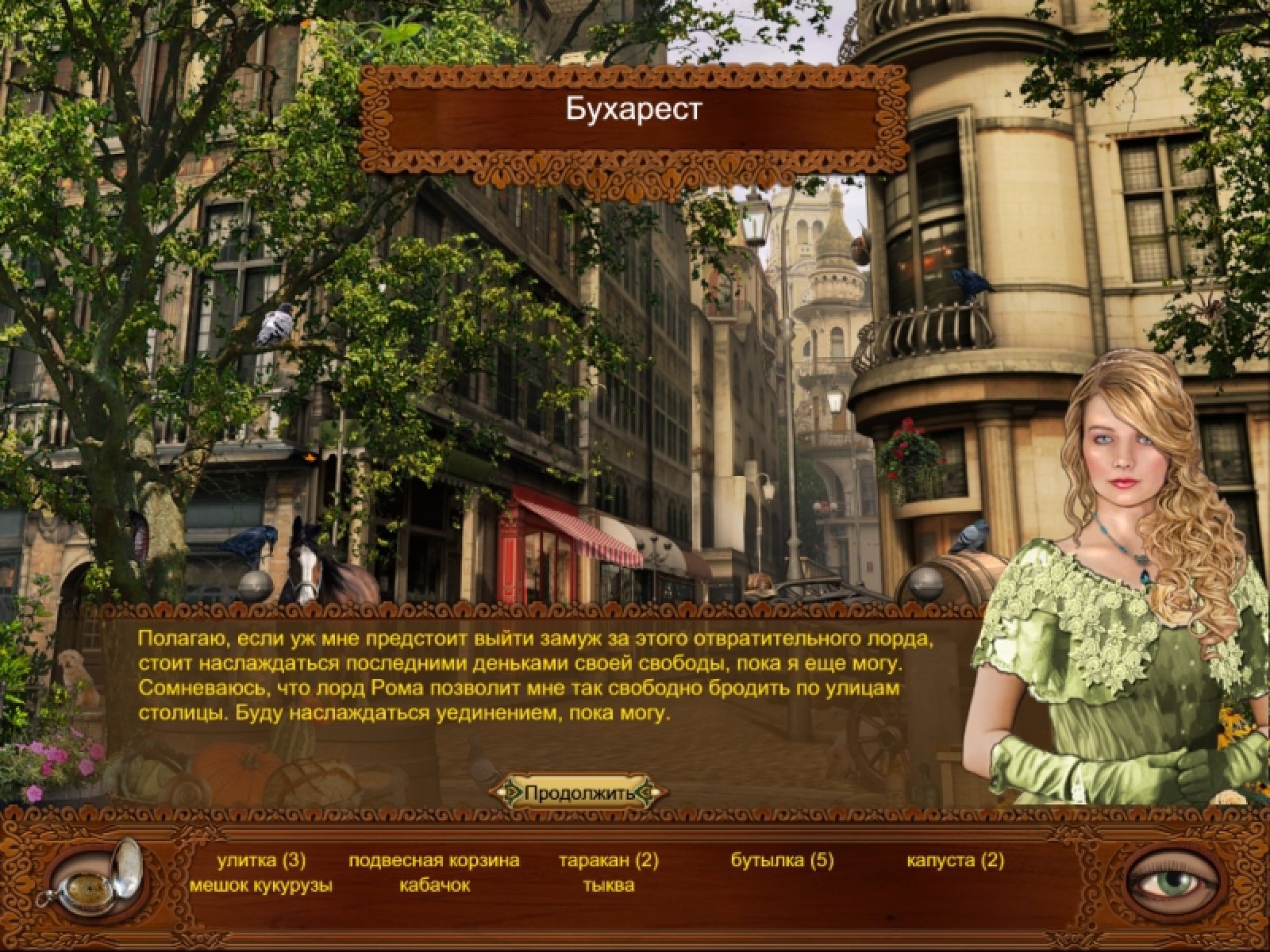Select the тыква list entry
This screenshot has height=952, width=1270.
[609, 885]
